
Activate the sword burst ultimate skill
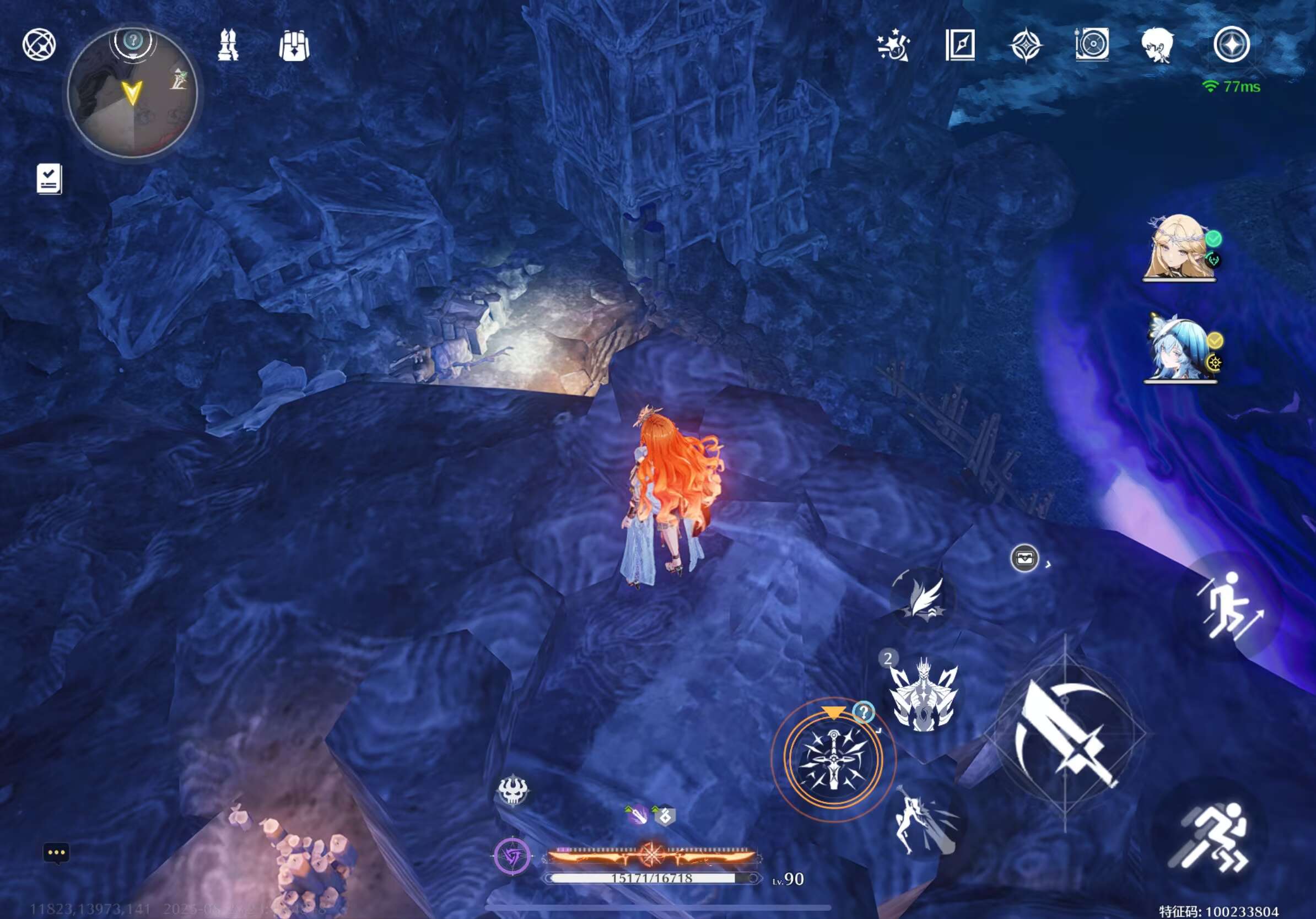(833, 758)
